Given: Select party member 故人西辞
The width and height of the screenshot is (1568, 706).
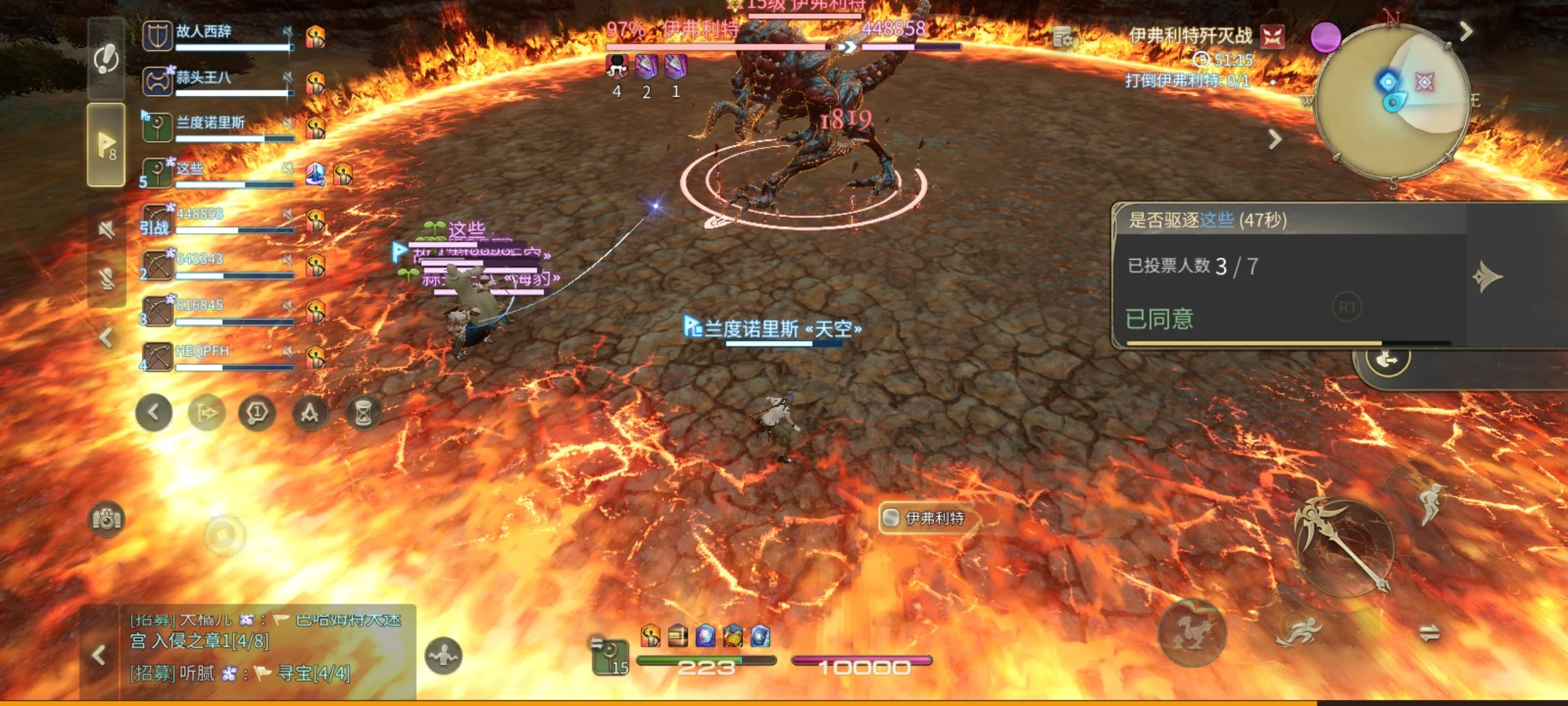Looking at the screenshot, I should click(x=216, y=36).
